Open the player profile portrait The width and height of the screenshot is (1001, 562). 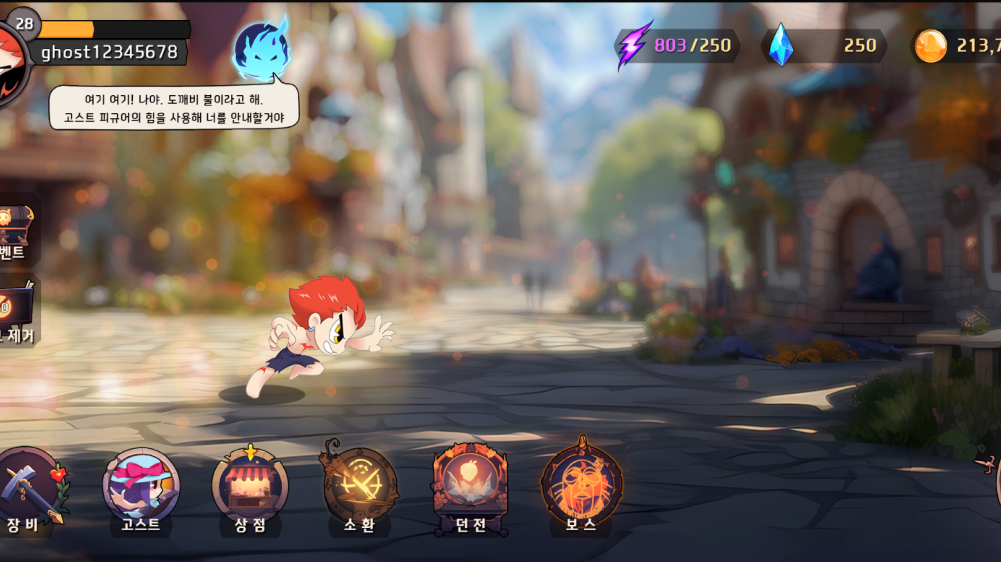click(10, 62)
